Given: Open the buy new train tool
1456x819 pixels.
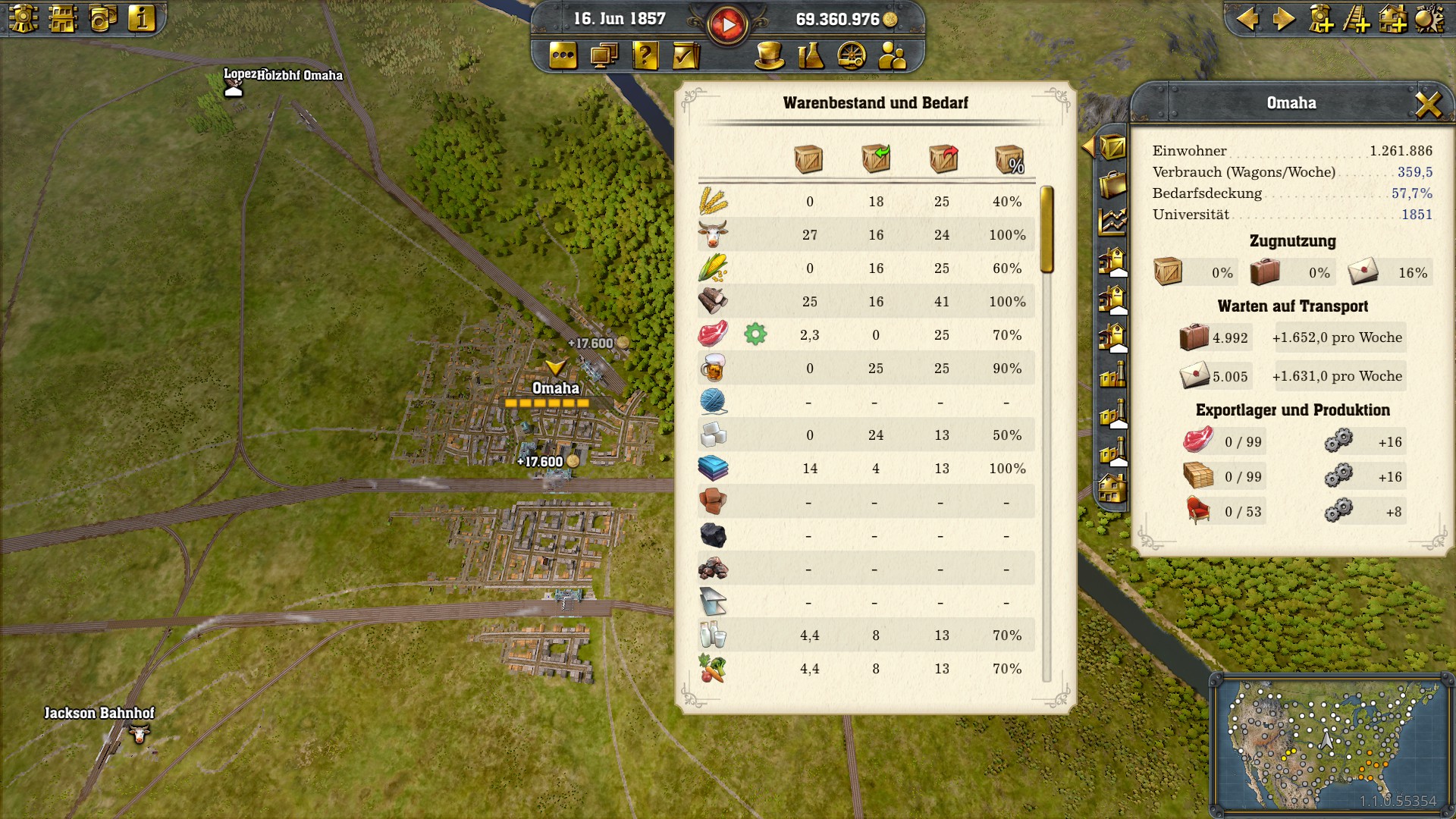Looking at the screenshot, I should point(1320,18).
